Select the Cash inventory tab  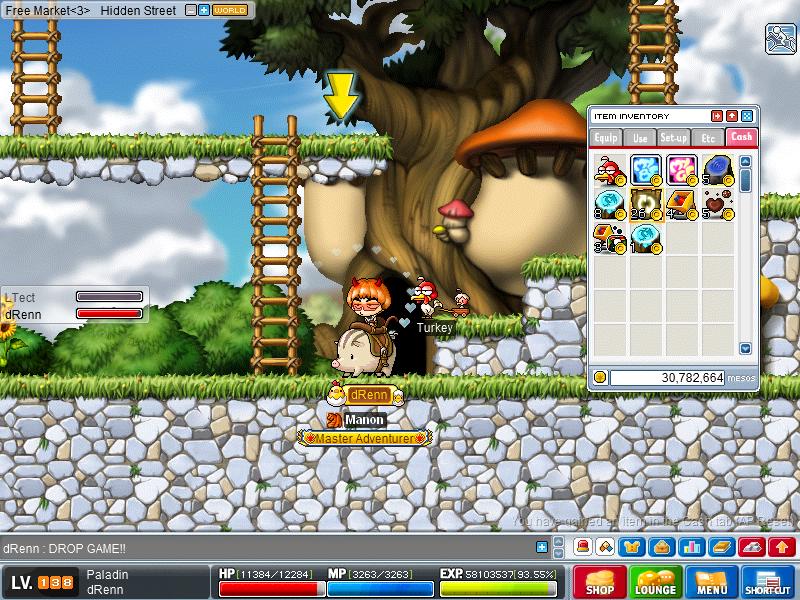(x=741, y=137)
